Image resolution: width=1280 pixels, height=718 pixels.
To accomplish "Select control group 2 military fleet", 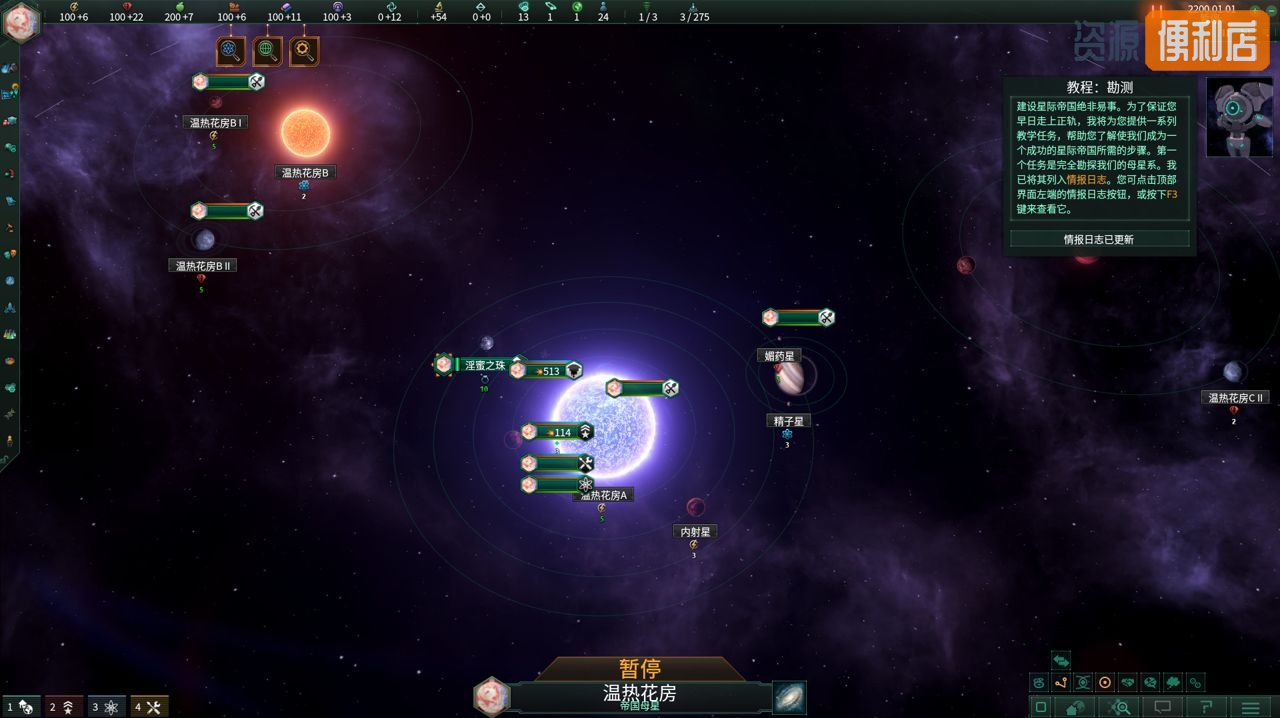I will pyautogui.click(x=64, y=707).
